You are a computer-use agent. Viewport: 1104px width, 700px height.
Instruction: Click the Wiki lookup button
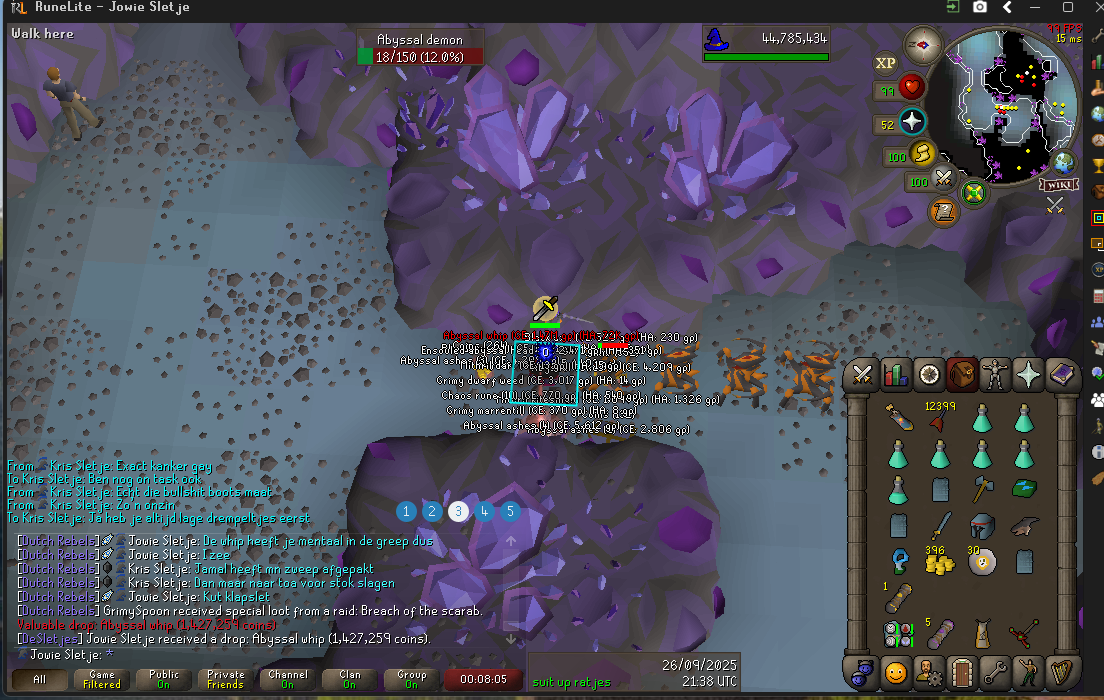[1056, 184]
